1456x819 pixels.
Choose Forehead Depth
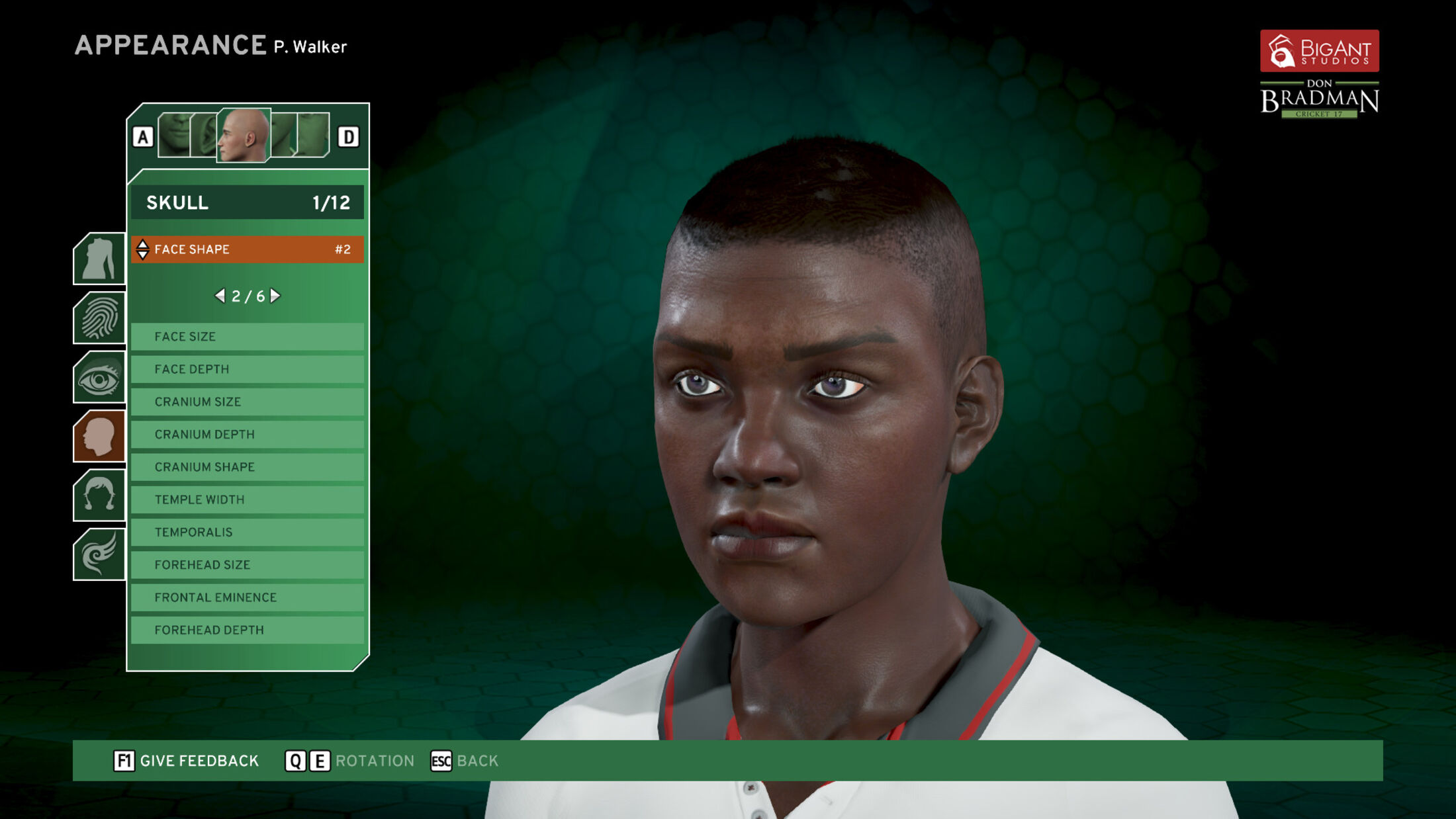(247, 630)
